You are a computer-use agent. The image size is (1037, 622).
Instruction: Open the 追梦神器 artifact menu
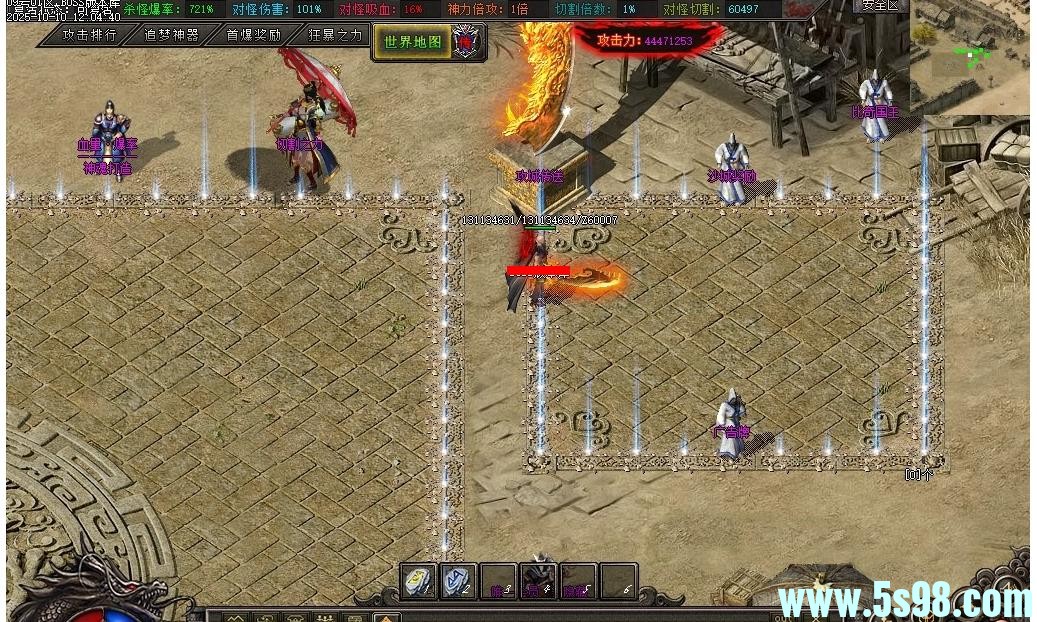coord(171,35)
